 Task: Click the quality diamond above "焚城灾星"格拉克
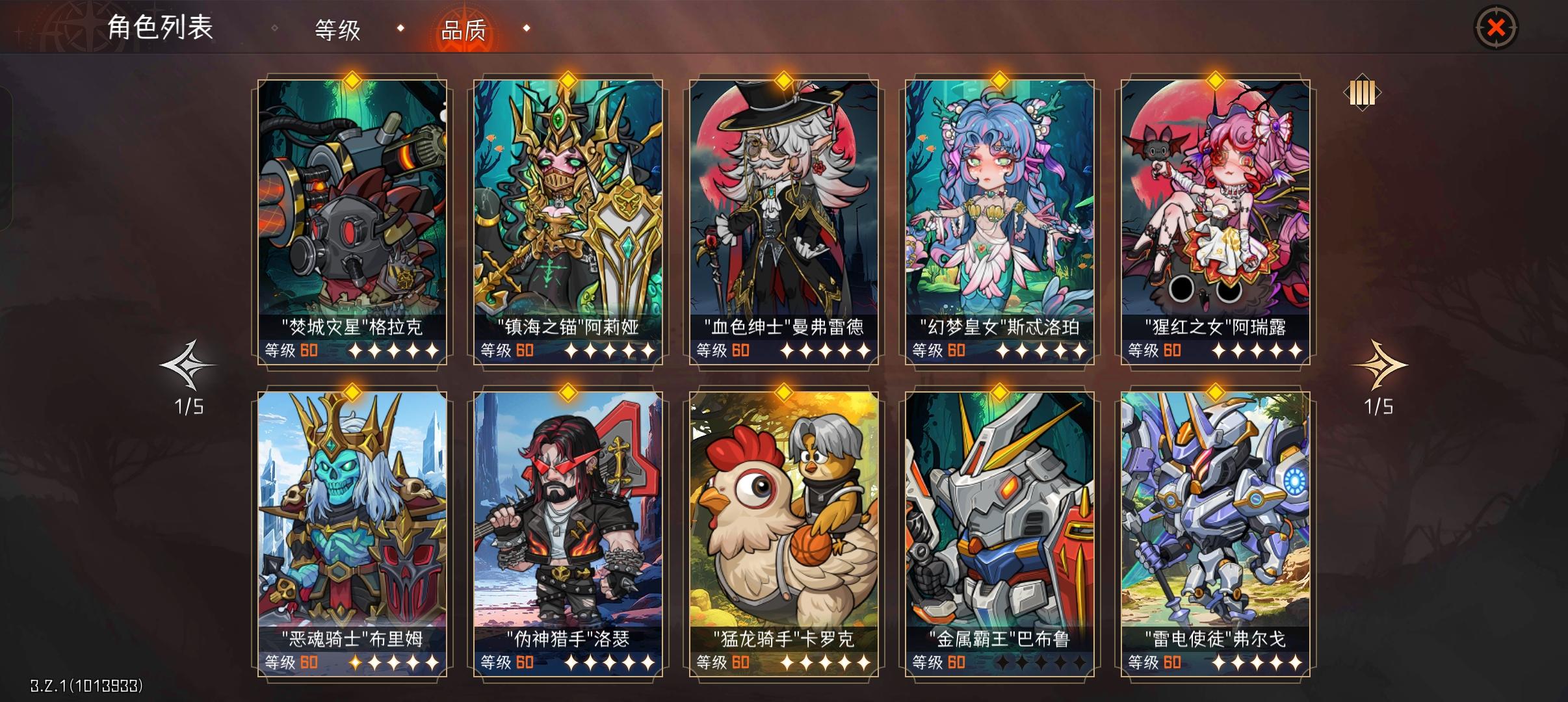[351, 80]
